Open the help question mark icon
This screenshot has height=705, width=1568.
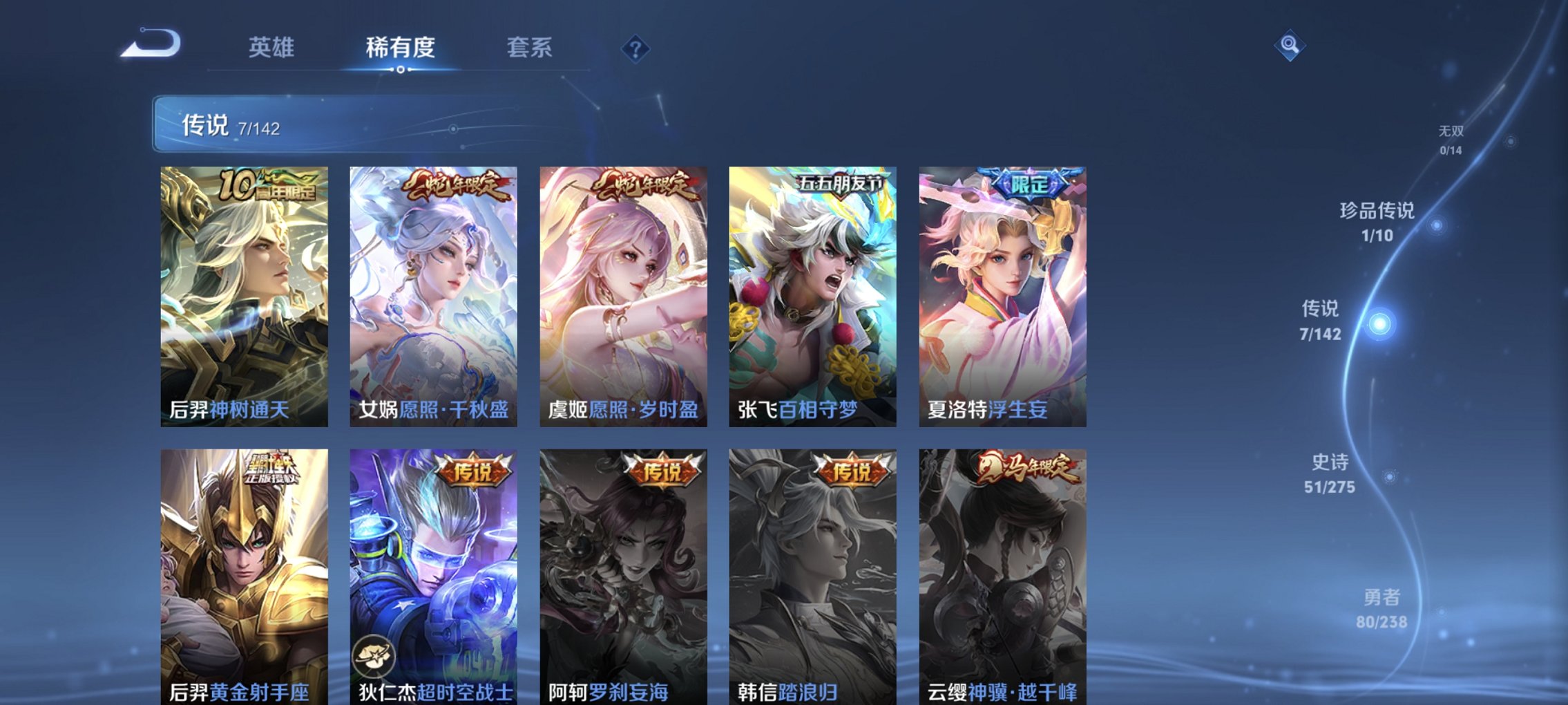click(637, 48)
